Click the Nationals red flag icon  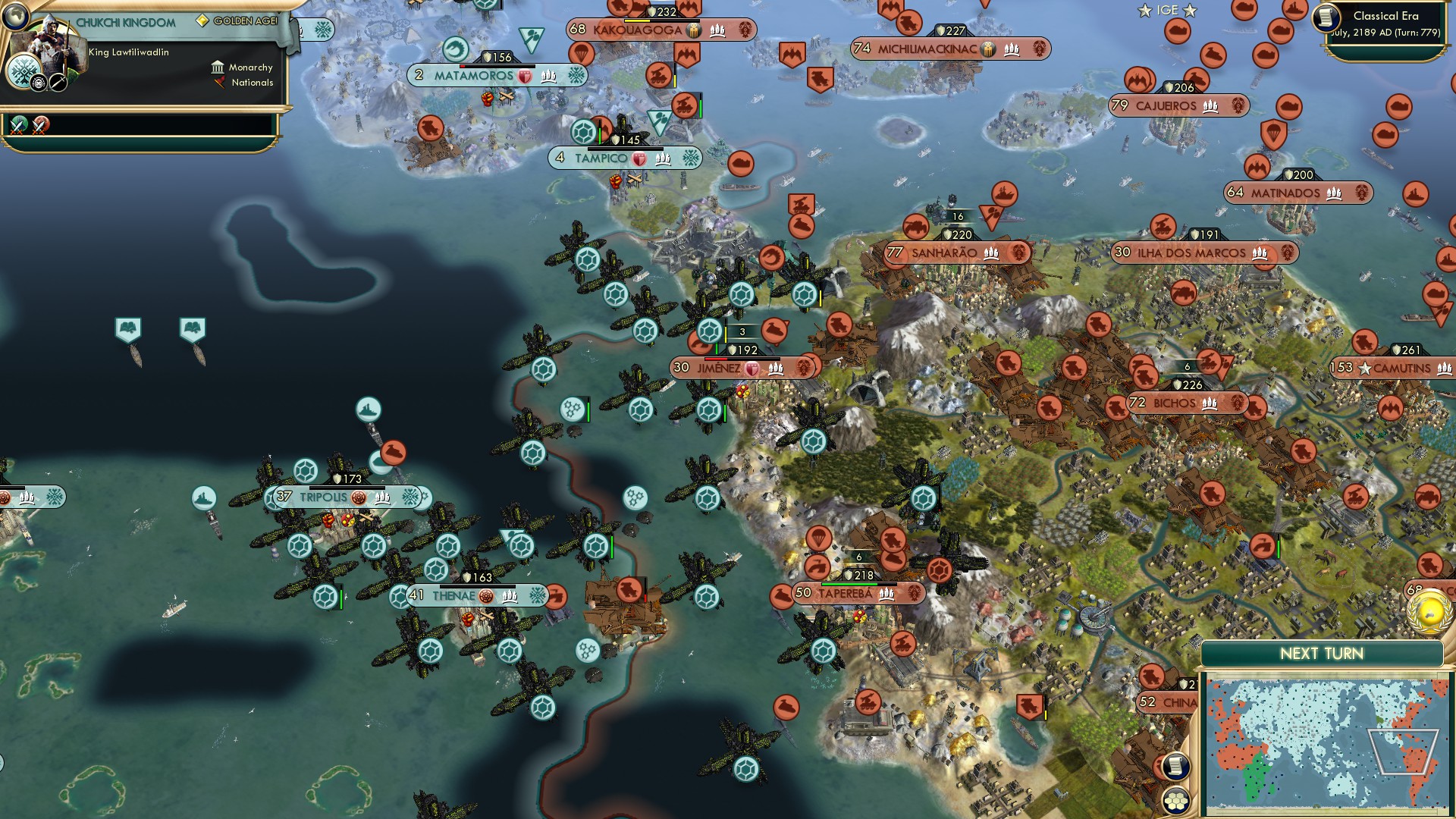[x=220, y=83]
